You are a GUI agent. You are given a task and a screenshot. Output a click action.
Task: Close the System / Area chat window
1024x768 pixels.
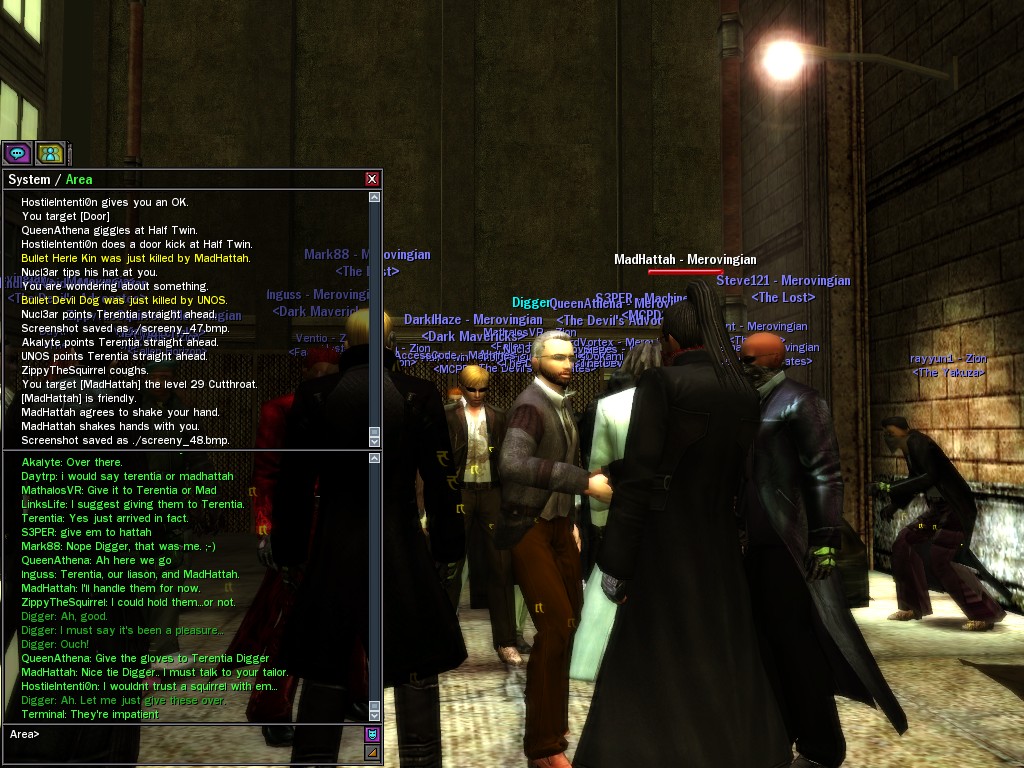372,179
